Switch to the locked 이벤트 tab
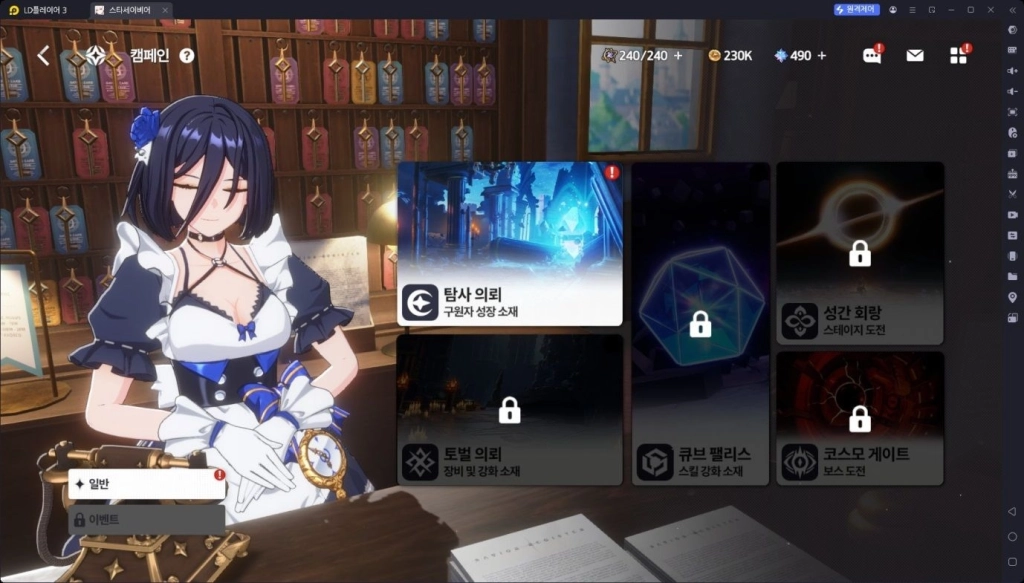 pos(146,519)
